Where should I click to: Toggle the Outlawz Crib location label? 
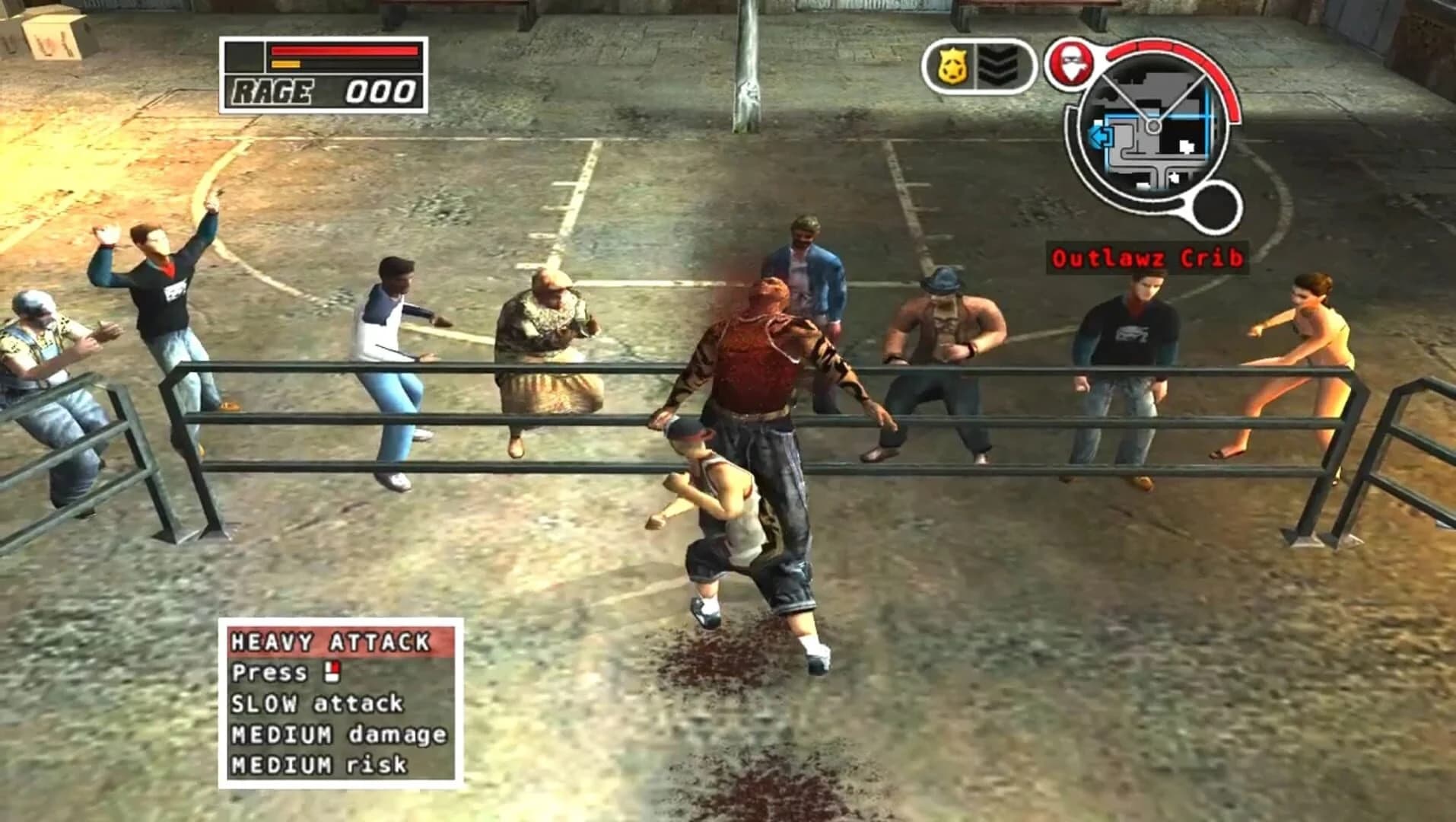pyautogui.click(x=1149, y=258)
